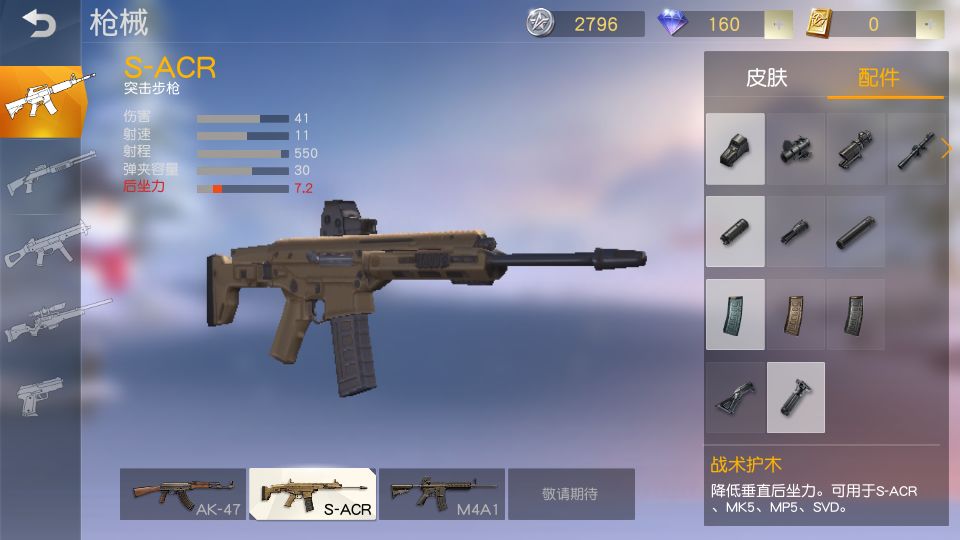Select the vertical foregrip 战术护木

tap(796, 397)
